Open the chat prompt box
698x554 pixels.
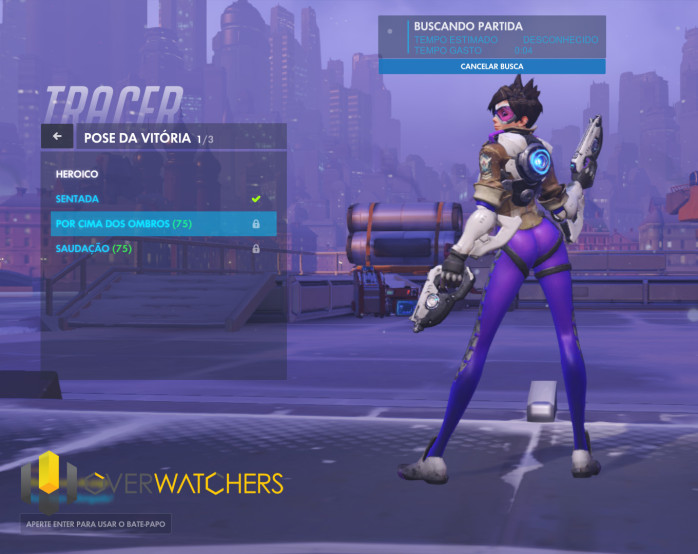pos(97,523)
